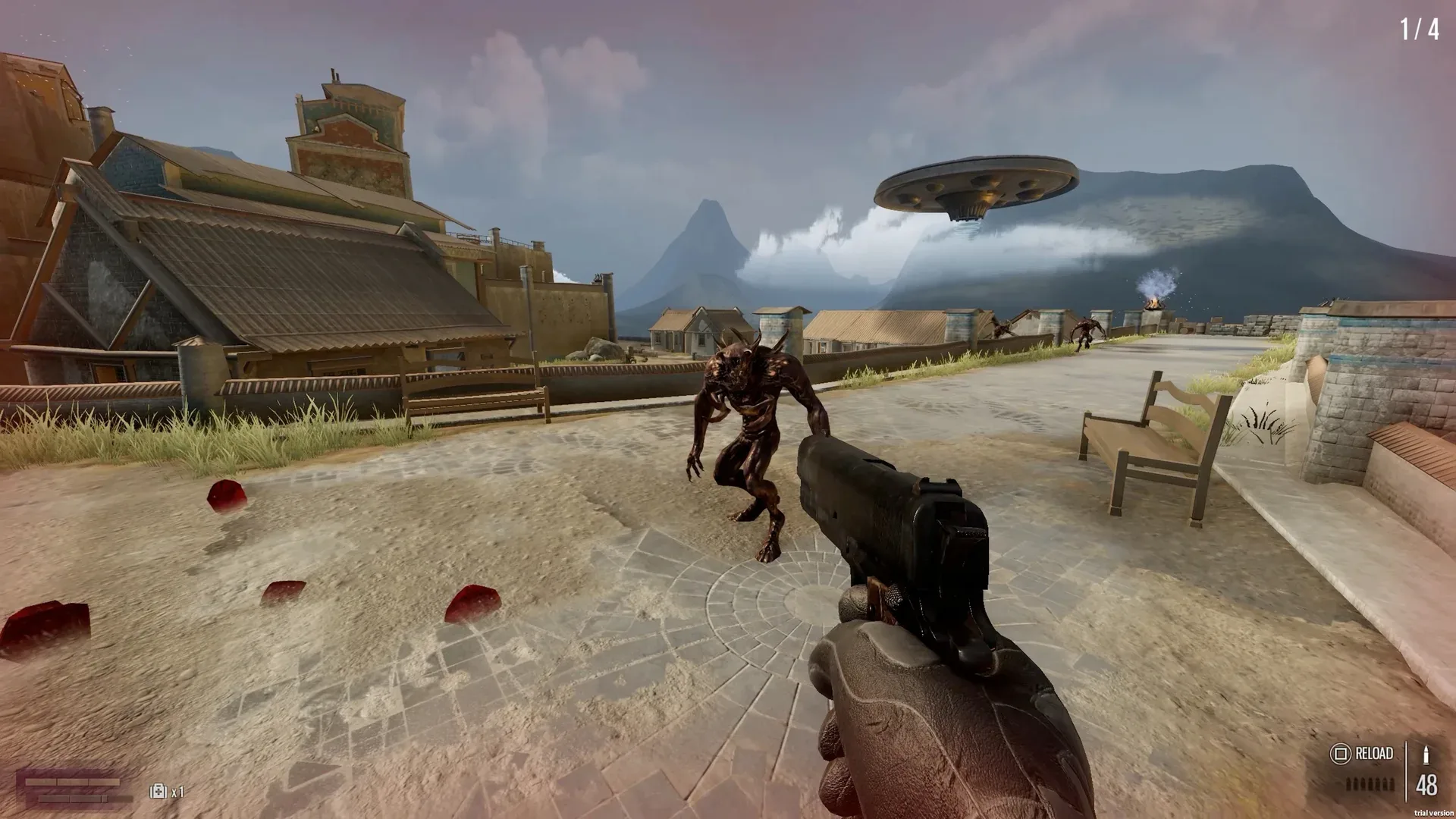Click the medkit icon in the HUD
Screen dimensions: 1456x819
click(x=158, y=791)
